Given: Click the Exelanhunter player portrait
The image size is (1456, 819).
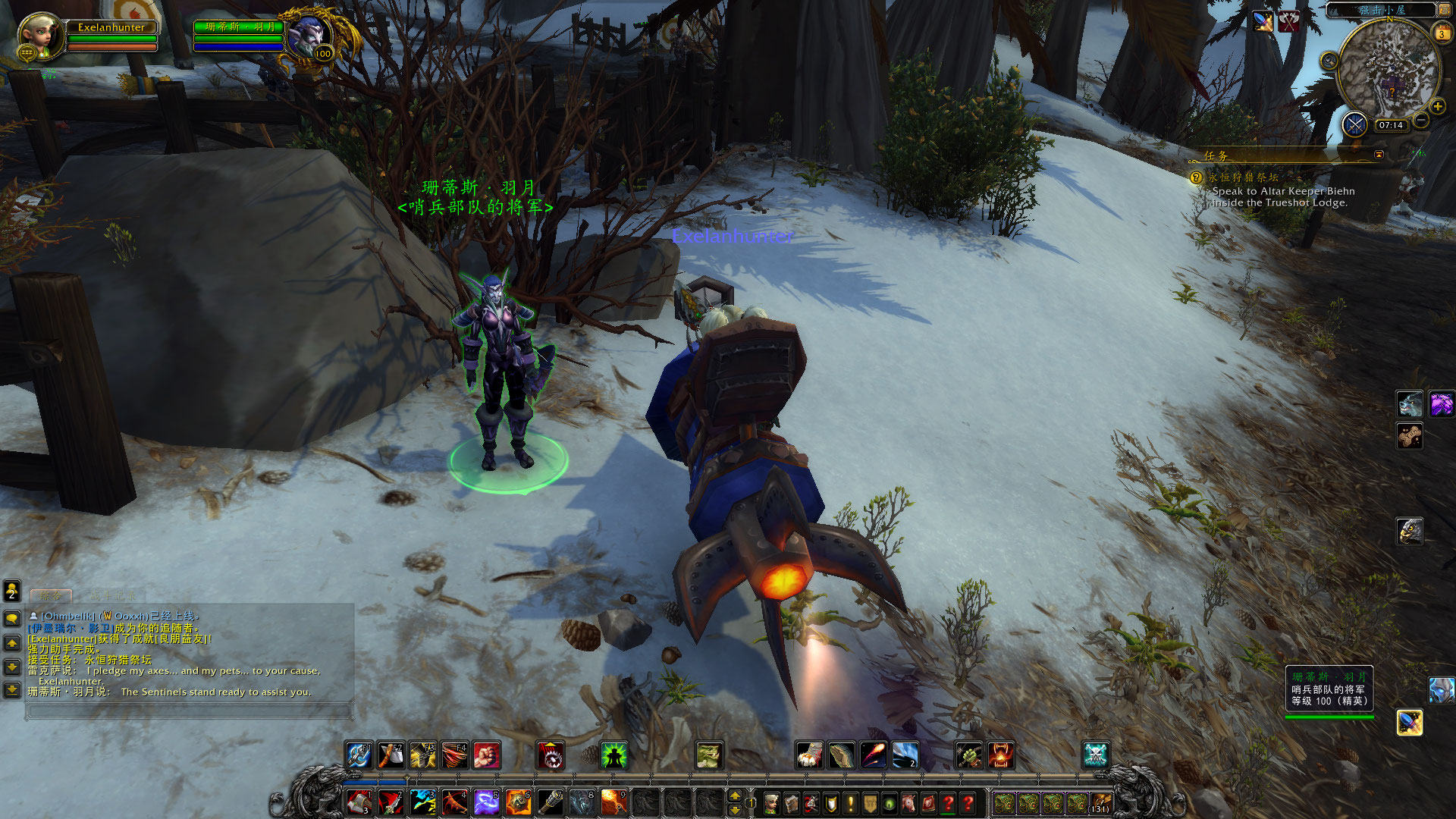Looking at the screenshot, I should coord(40,34).
